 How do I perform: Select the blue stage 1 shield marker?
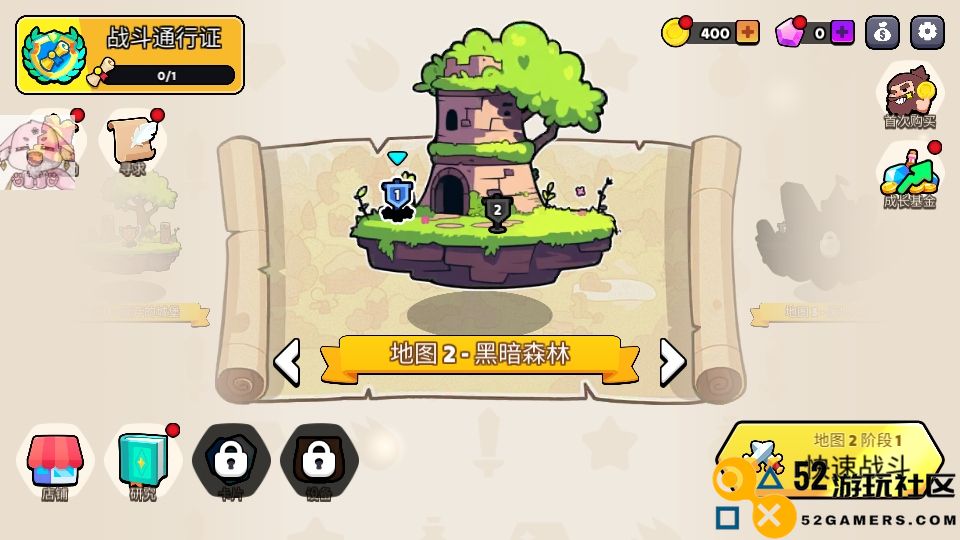click(x=397, y=195)
